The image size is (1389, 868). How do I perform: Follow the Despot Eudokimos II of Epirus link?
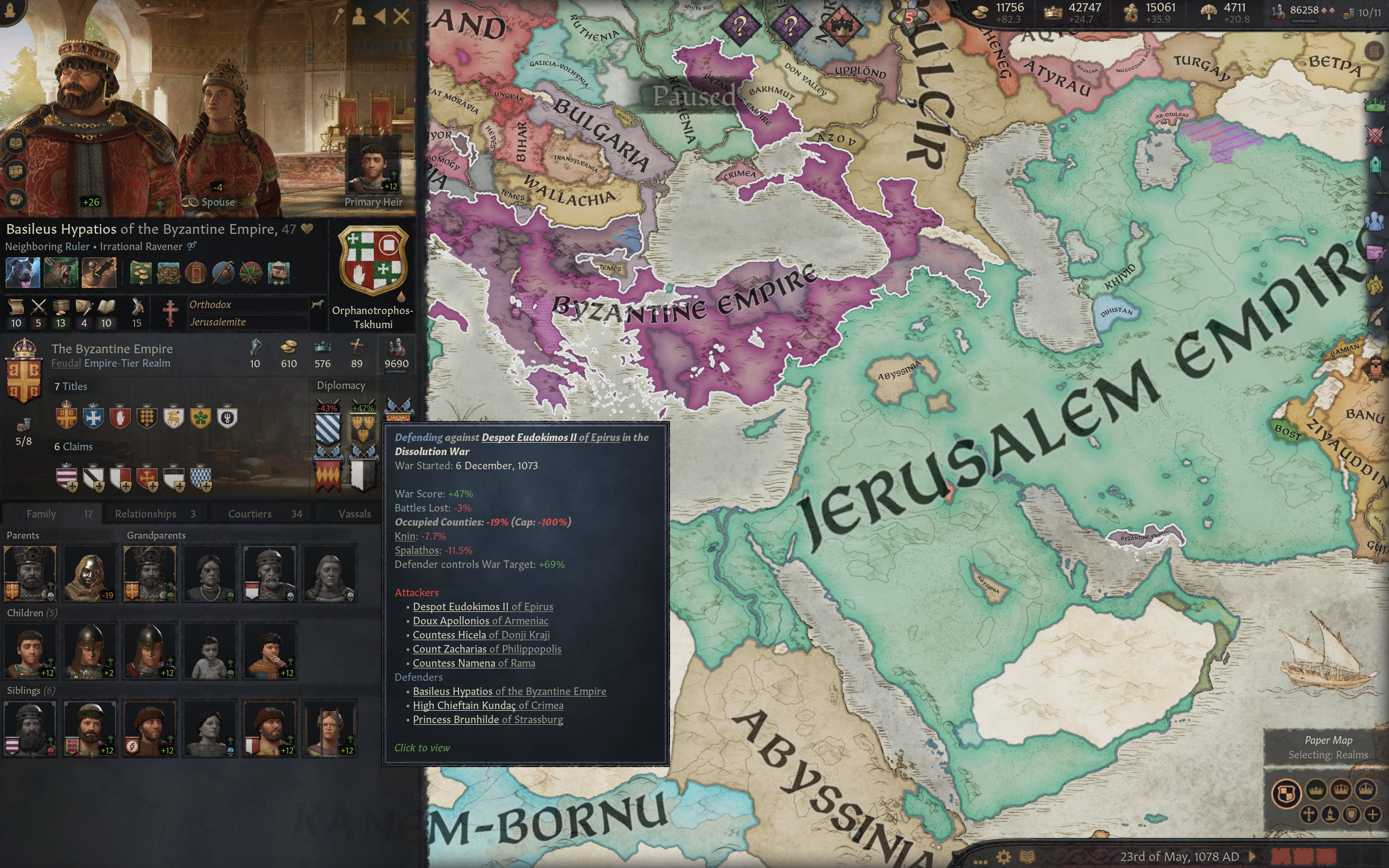550,437
